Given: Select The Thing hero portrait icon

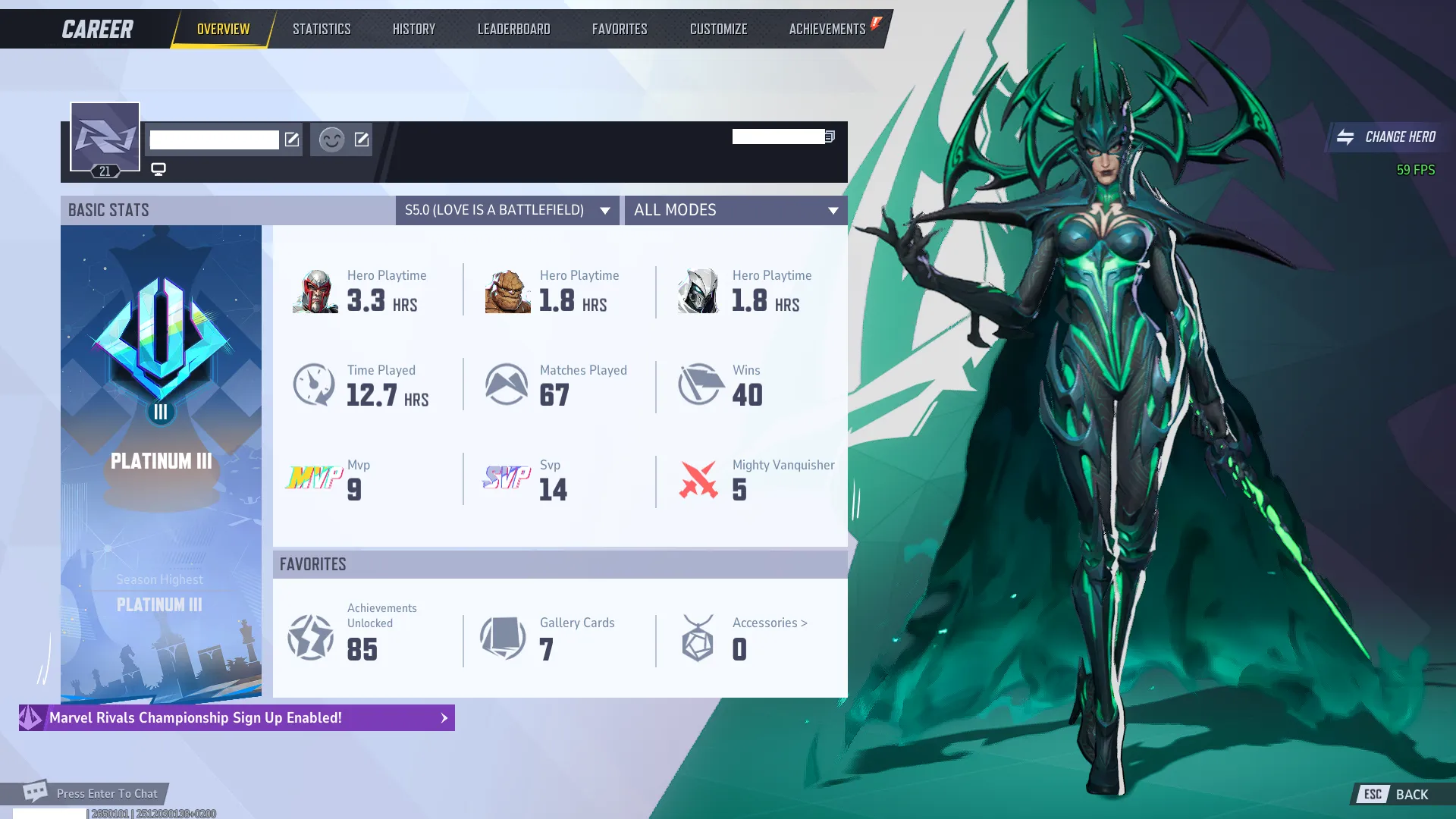Looking at the screenshot, I should pyautogui.click(x=507, y=290).
